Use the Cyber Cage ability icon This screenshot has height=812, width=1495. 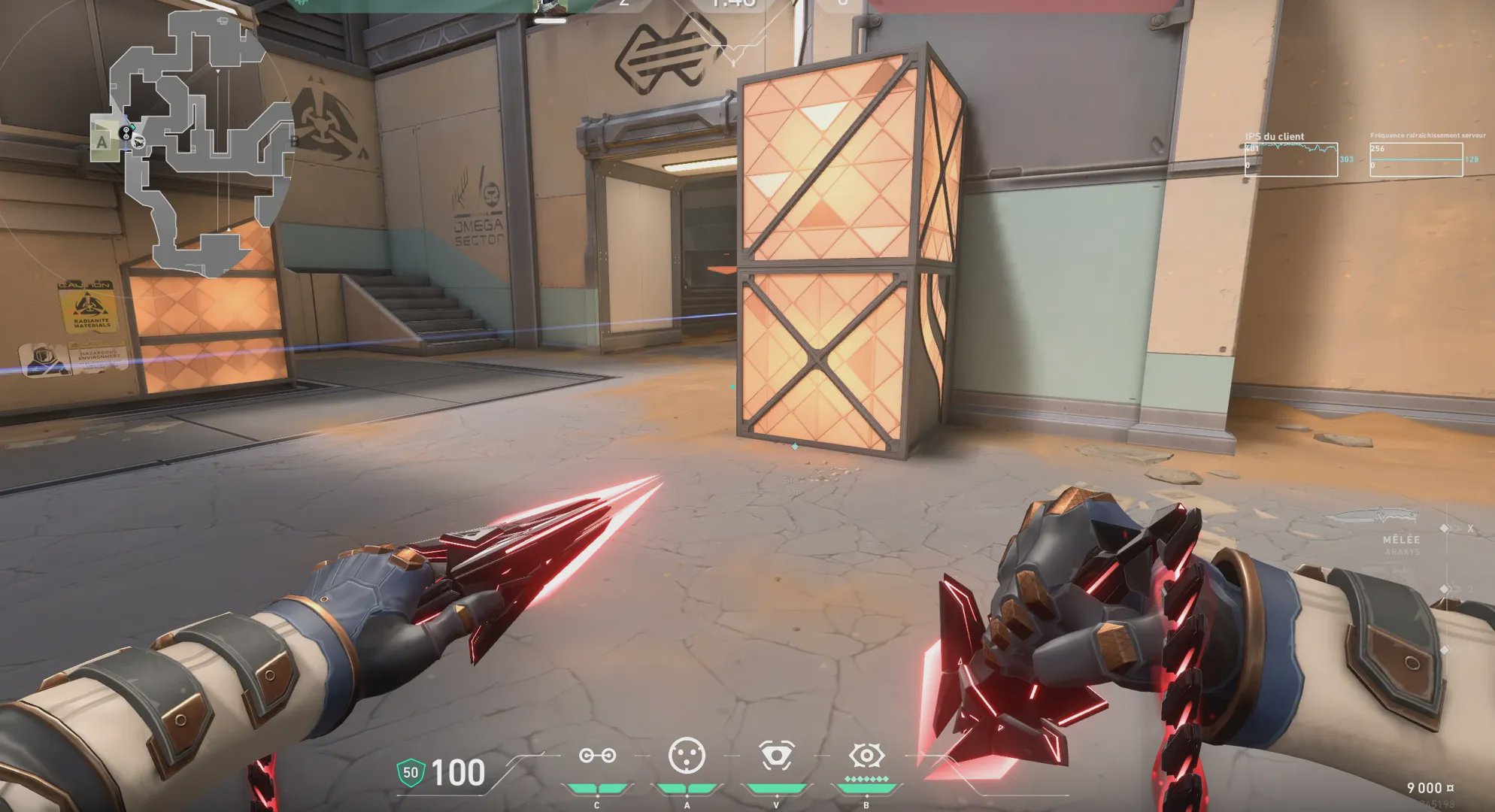[687, 755]
